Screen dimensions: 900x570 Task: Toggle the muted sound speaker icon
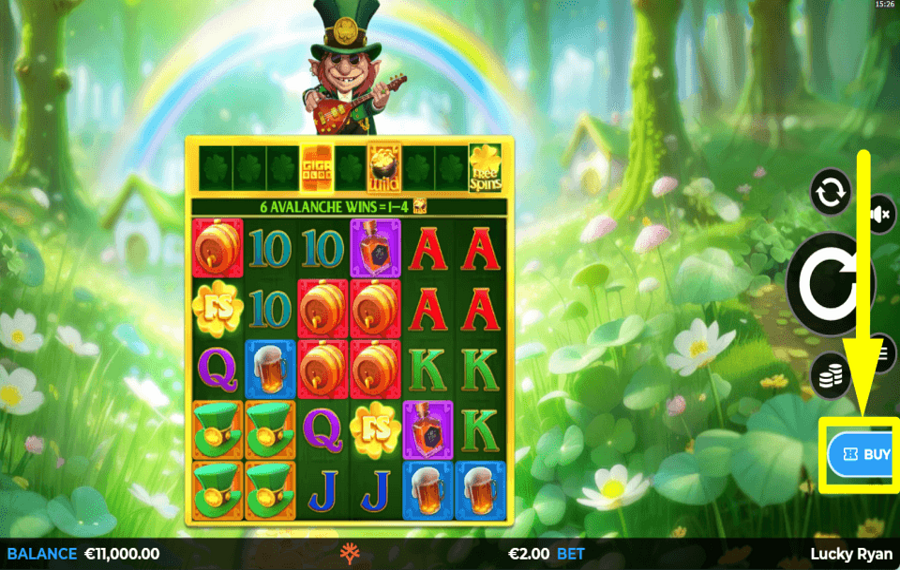pos(882,214)
